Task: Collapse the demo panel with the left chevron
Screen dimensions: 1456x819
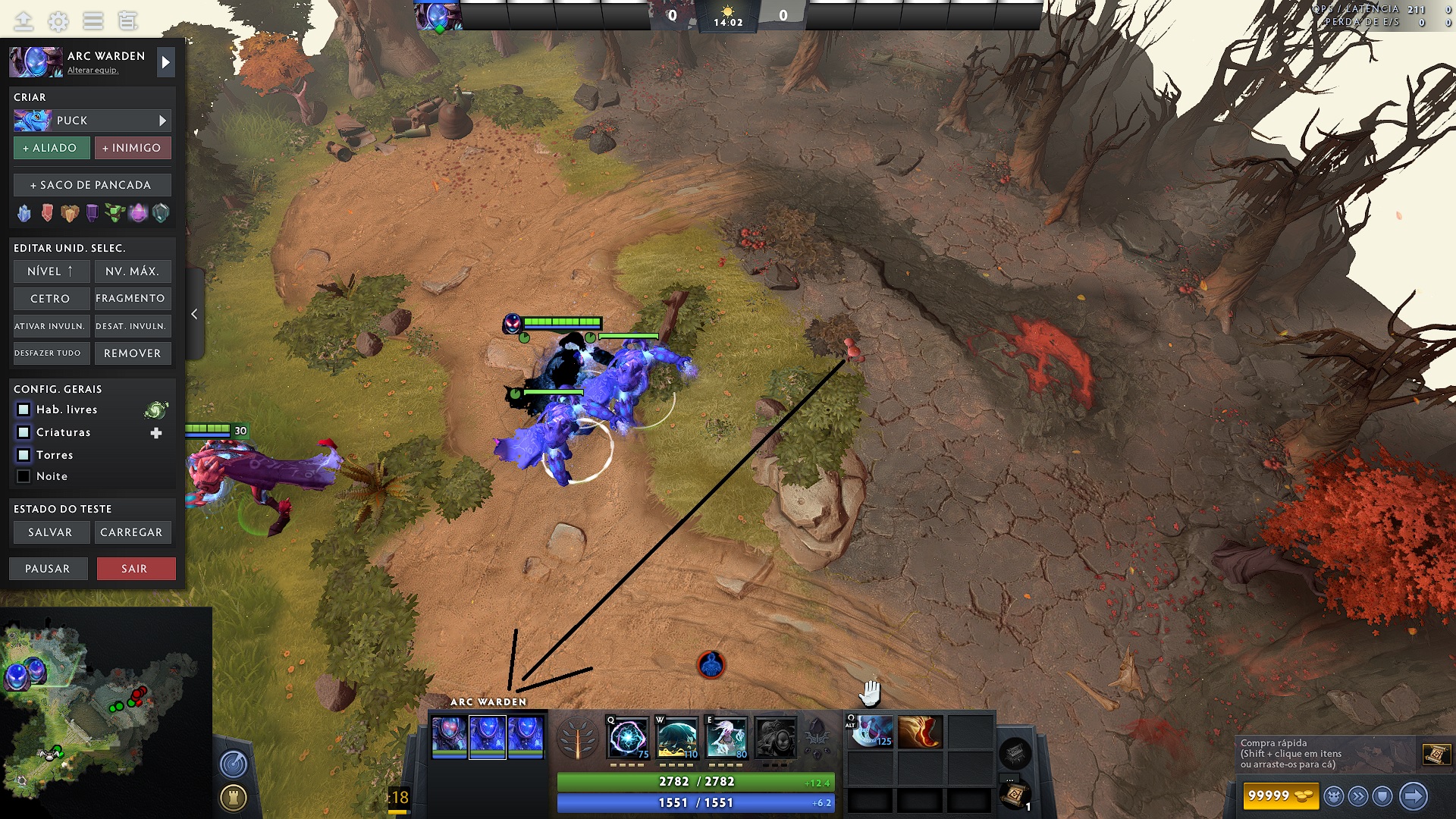Action: (194, 314)
